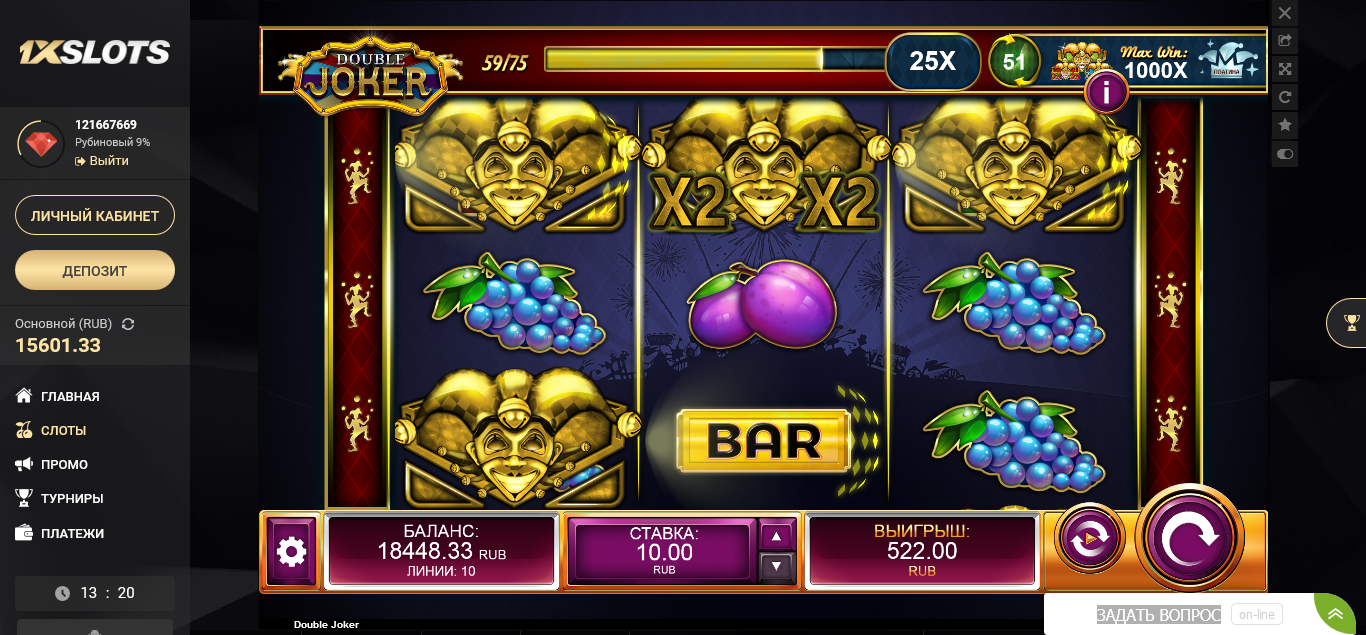The image size is (1366, 635).
Task: Open the trophy tournaments side tab
Action: [x=1351, y=322]
